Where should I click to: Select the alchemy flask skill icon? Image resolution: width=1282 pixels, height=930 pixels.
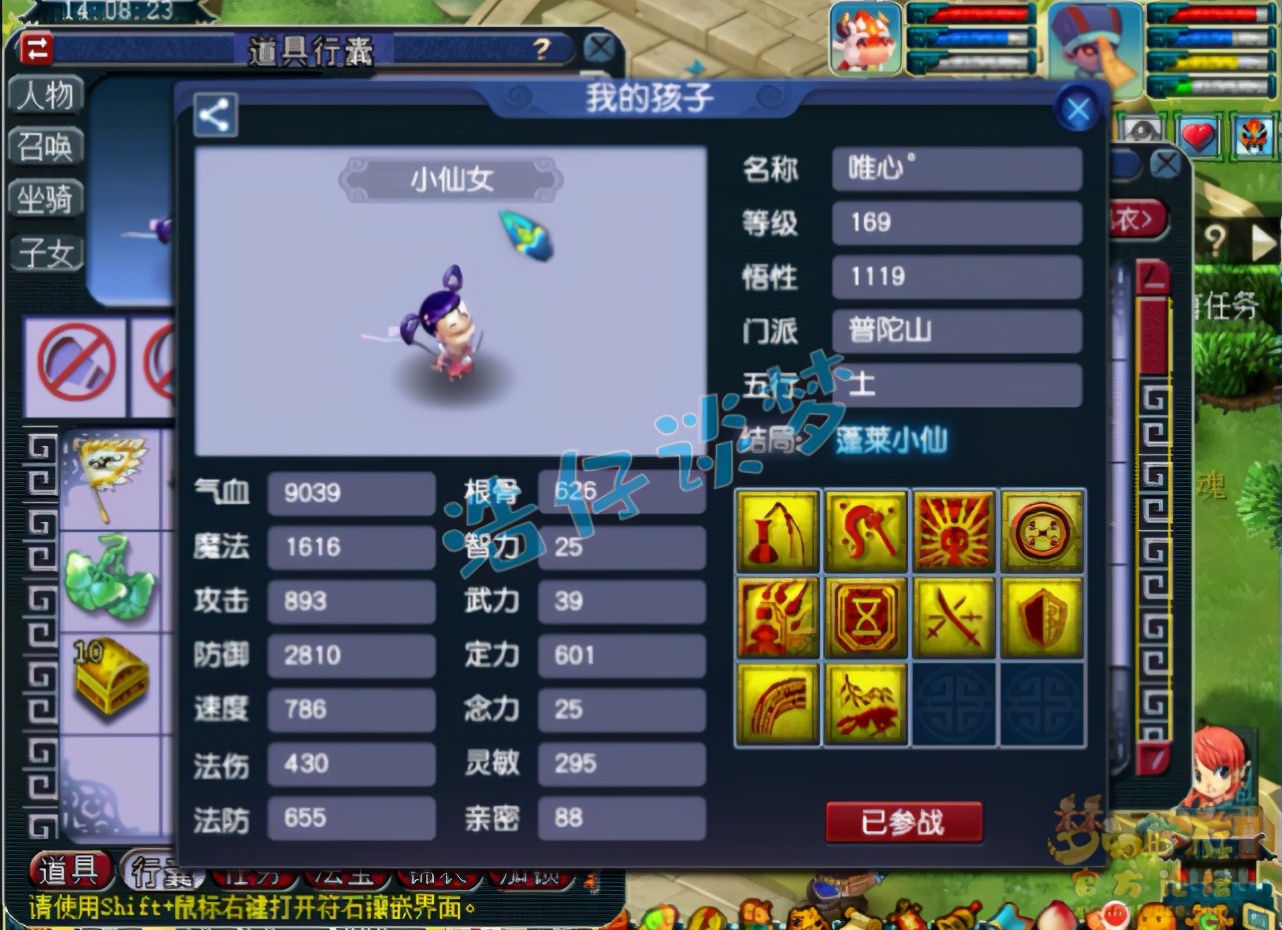778,530
